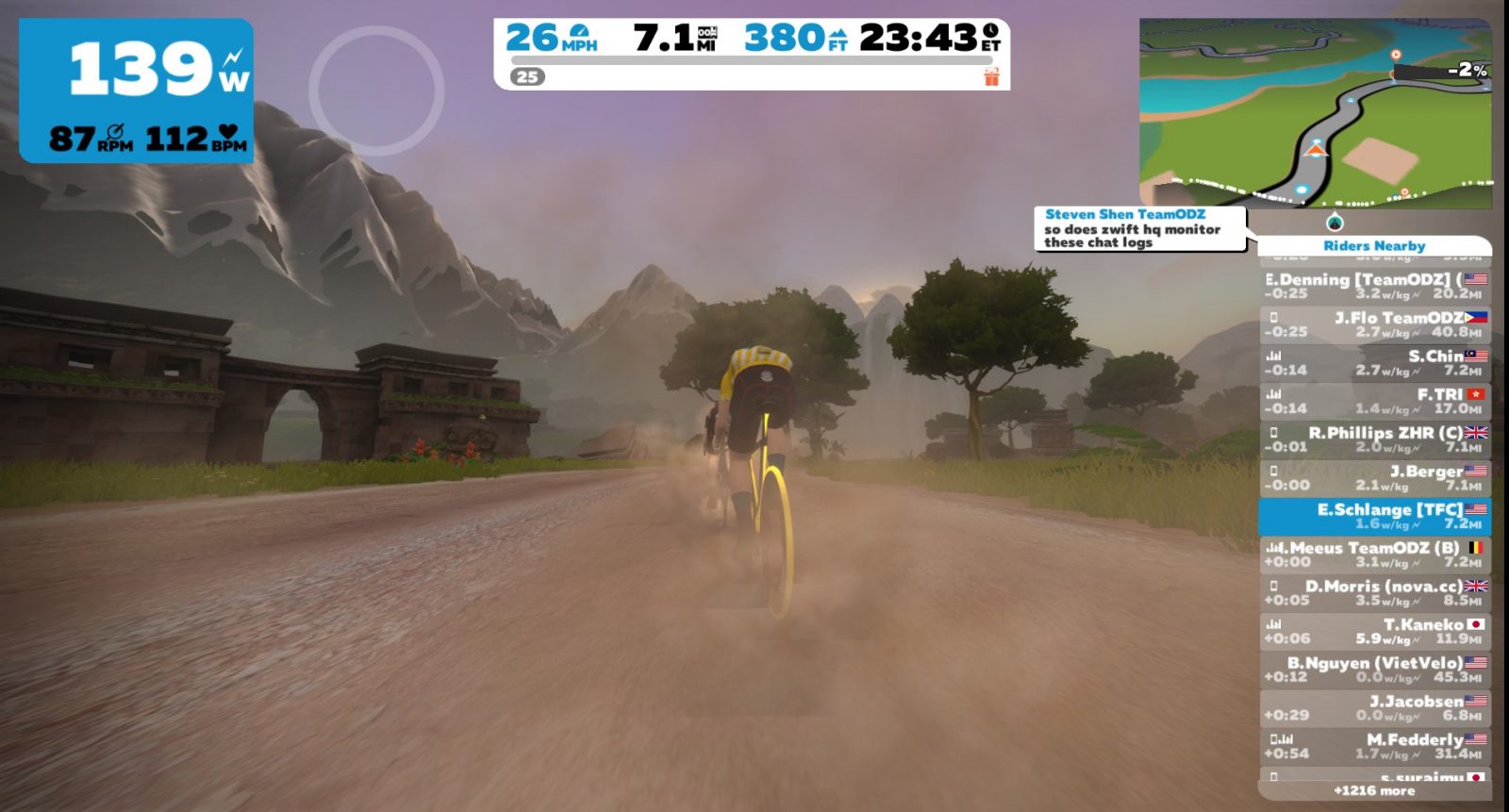Click the Riders Nearby header
Viewport: 1509px width, 812px height.
(x=1374, y=246)
